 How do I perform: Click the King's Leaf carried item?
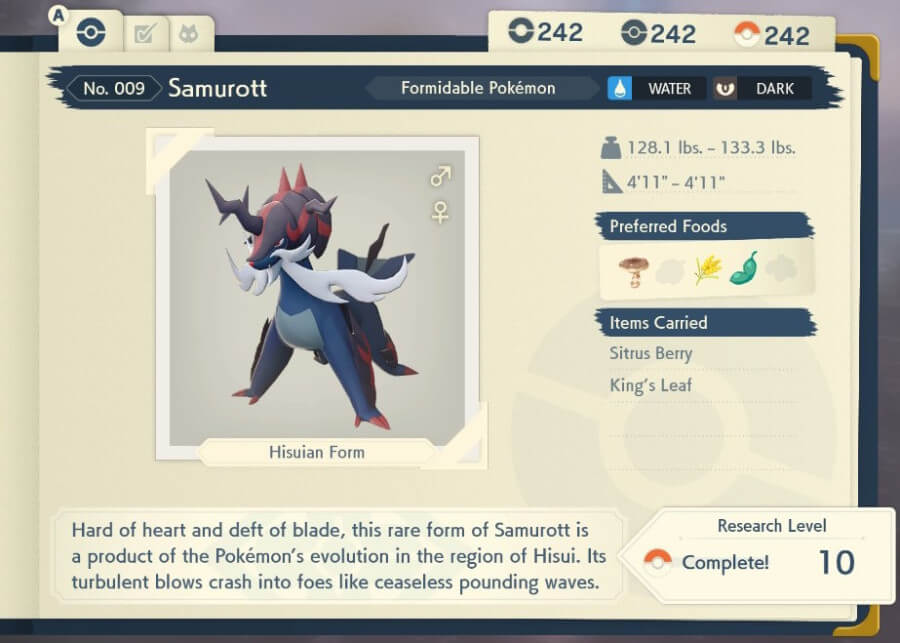tap(650, 385)
